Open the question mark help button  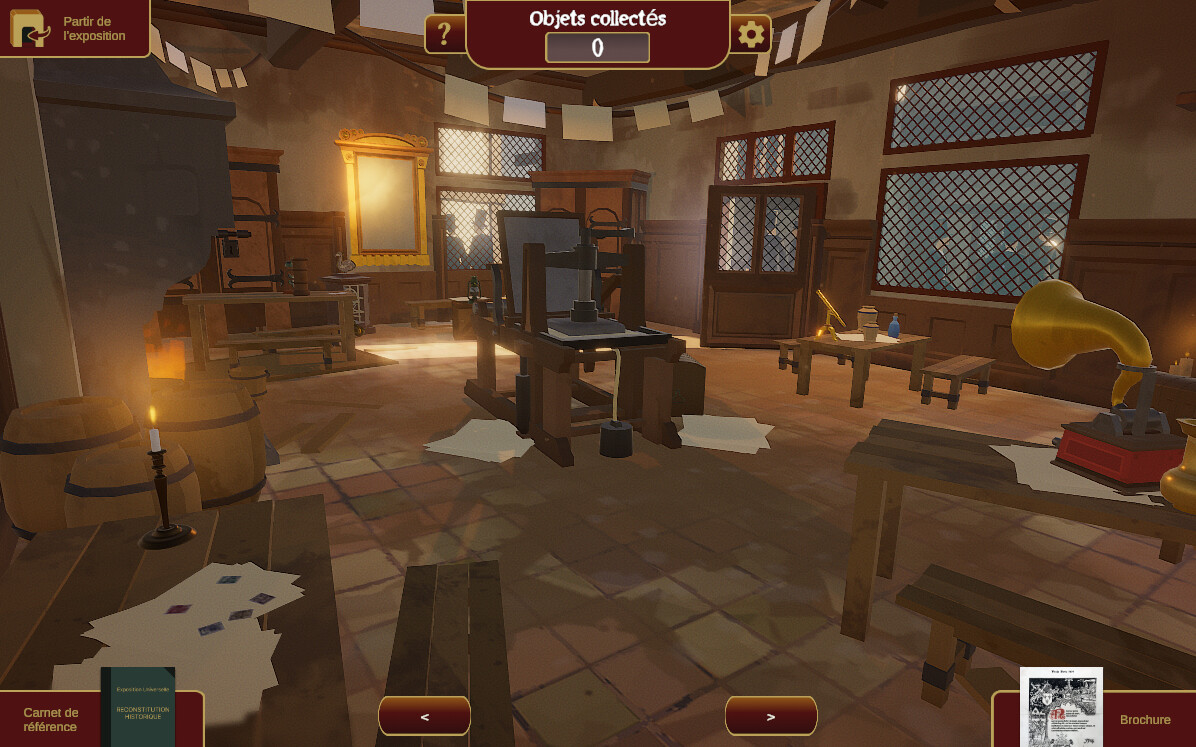point(445,35)
